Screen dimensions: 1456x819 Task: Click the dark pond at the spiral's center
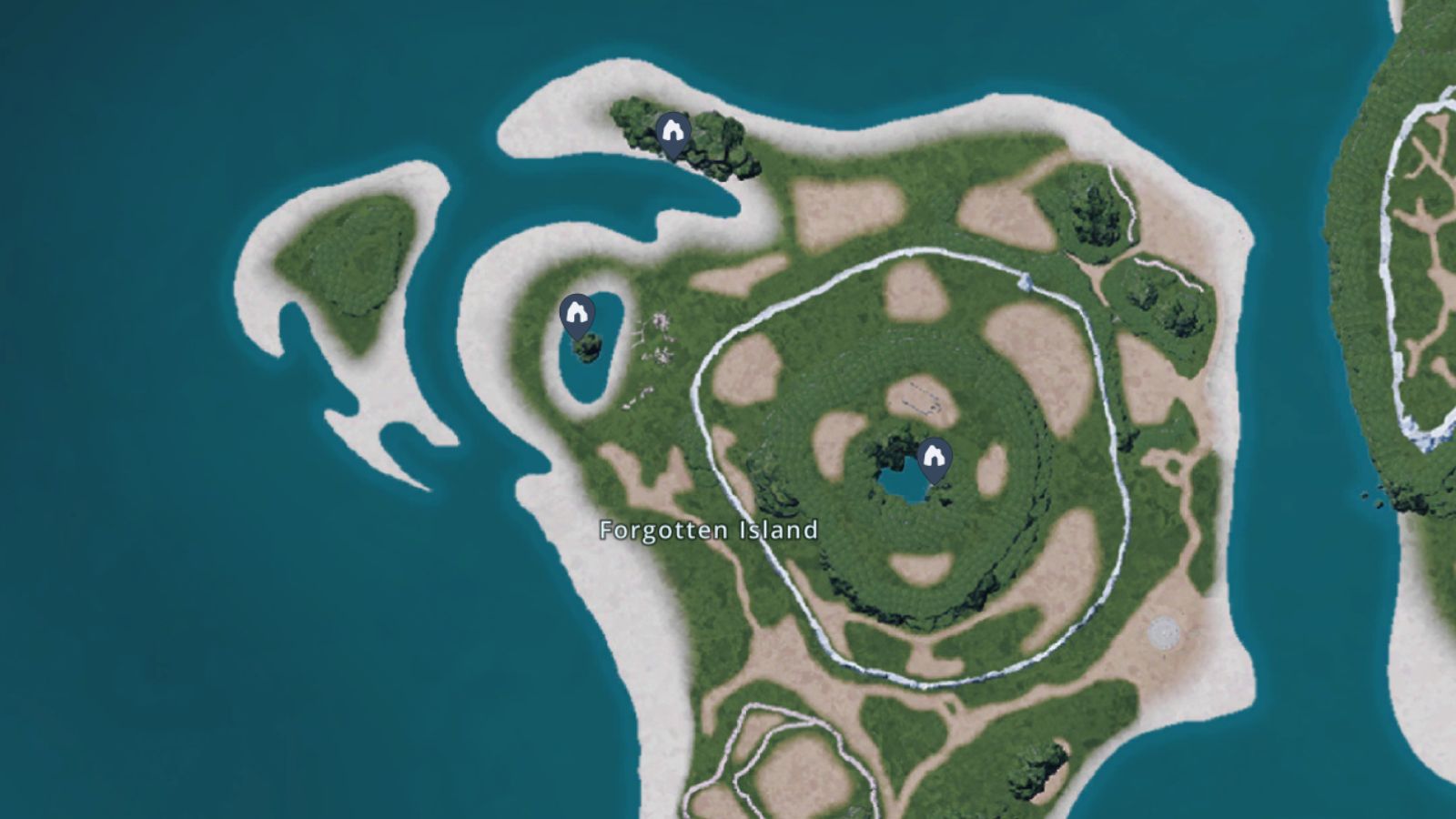coord(905,482)
